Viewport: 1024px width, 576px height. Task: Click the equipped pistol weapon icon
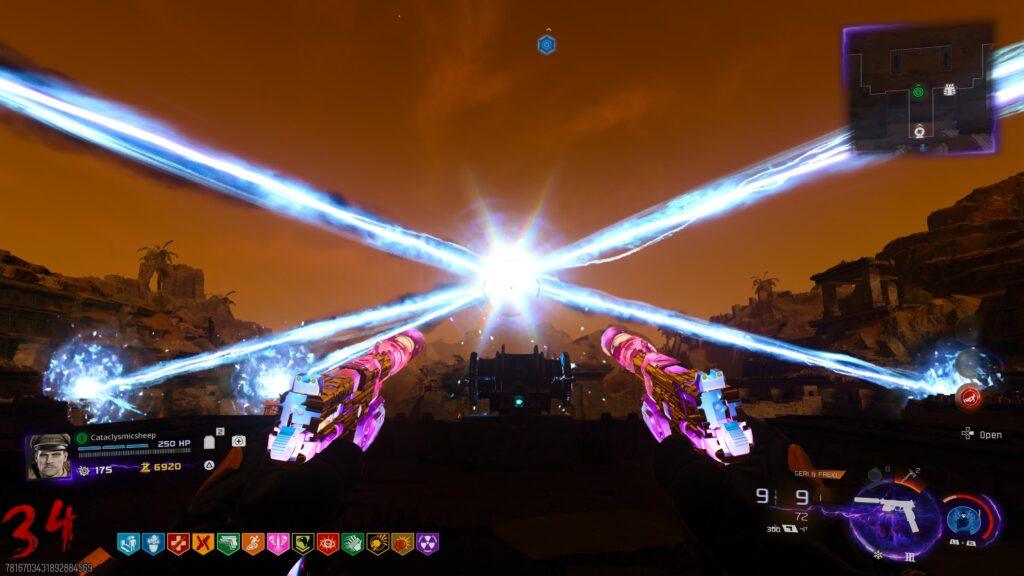[x=889, y=512]
